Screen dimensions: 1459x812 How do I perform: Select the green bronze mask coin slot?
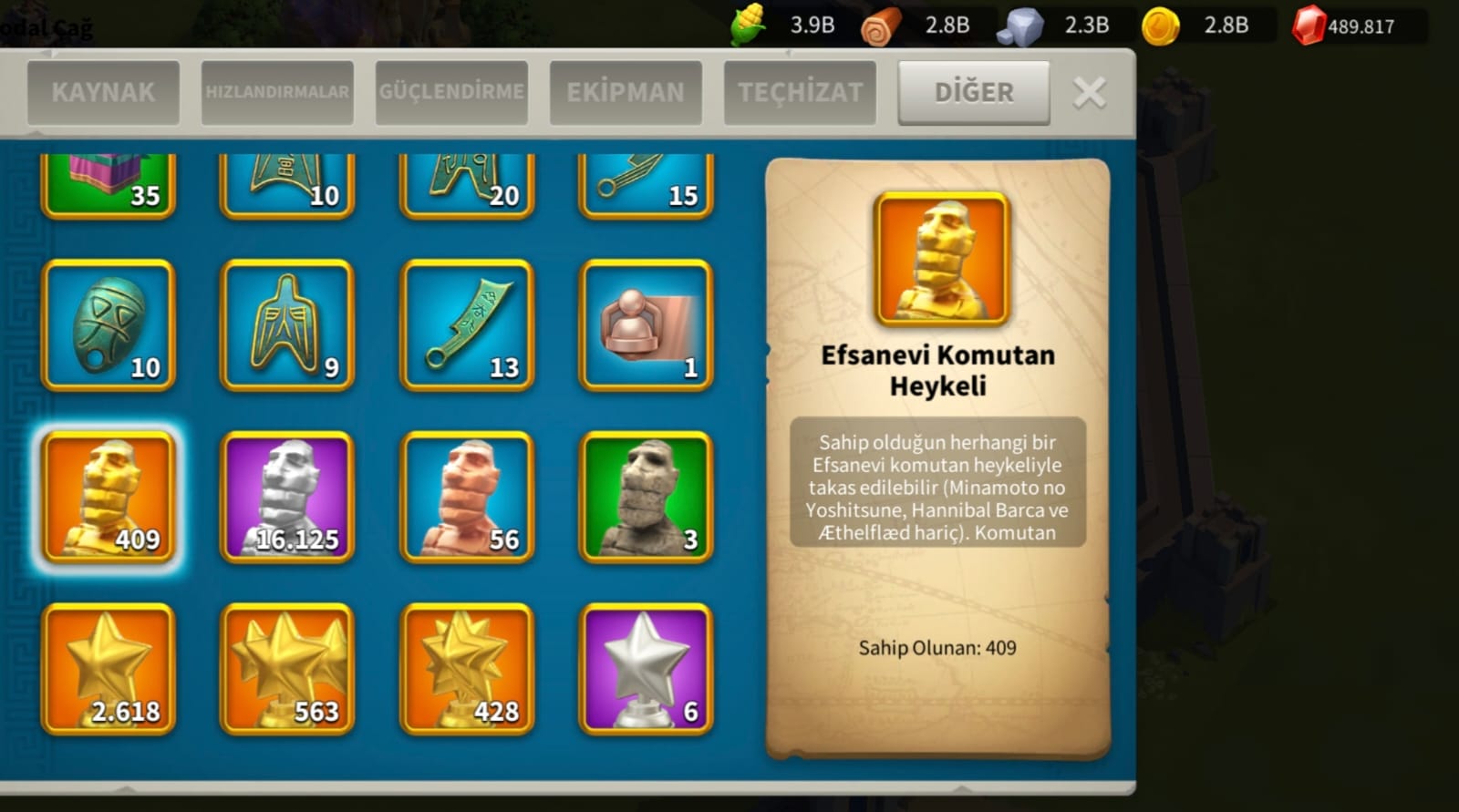coord(109,325)
